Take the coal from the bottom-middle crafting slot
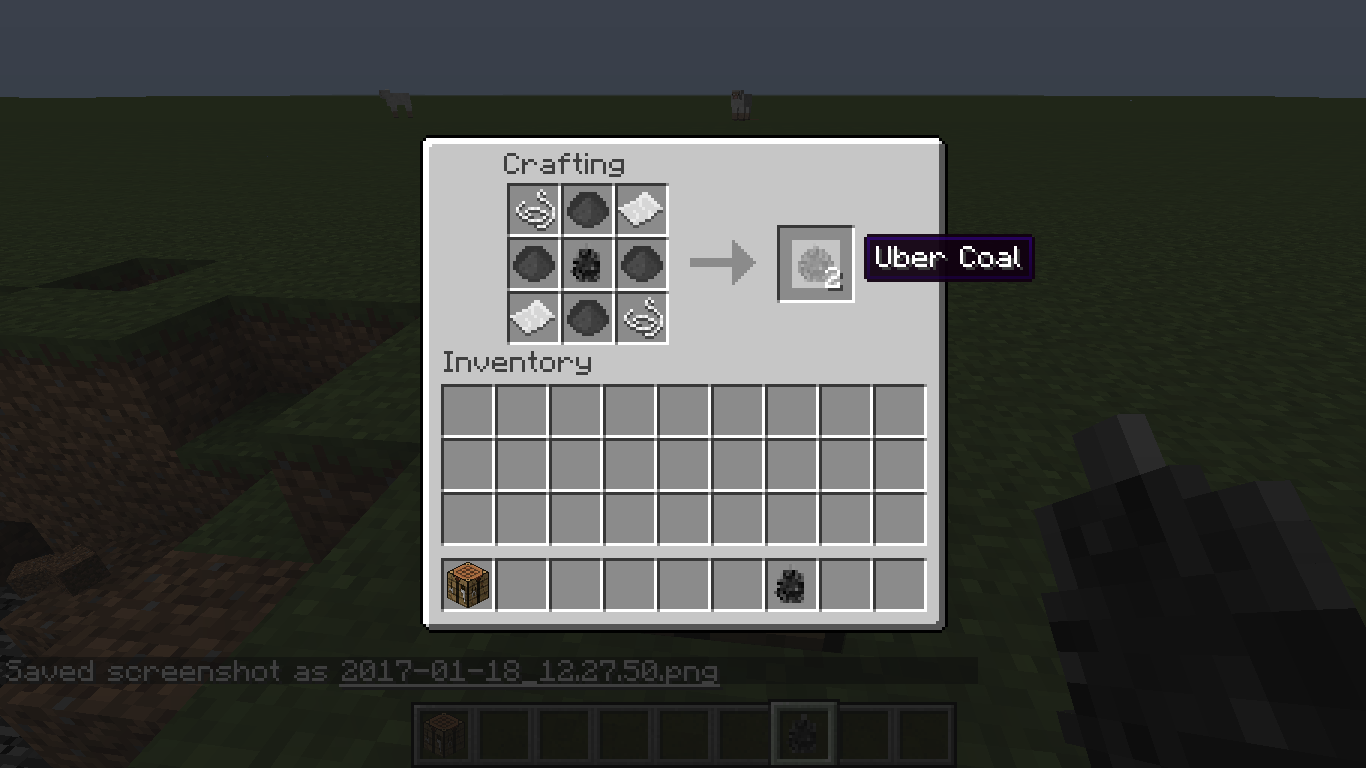Image resolution: width=1366 pixels, height=768 pixels. click(x=587, y=318)
